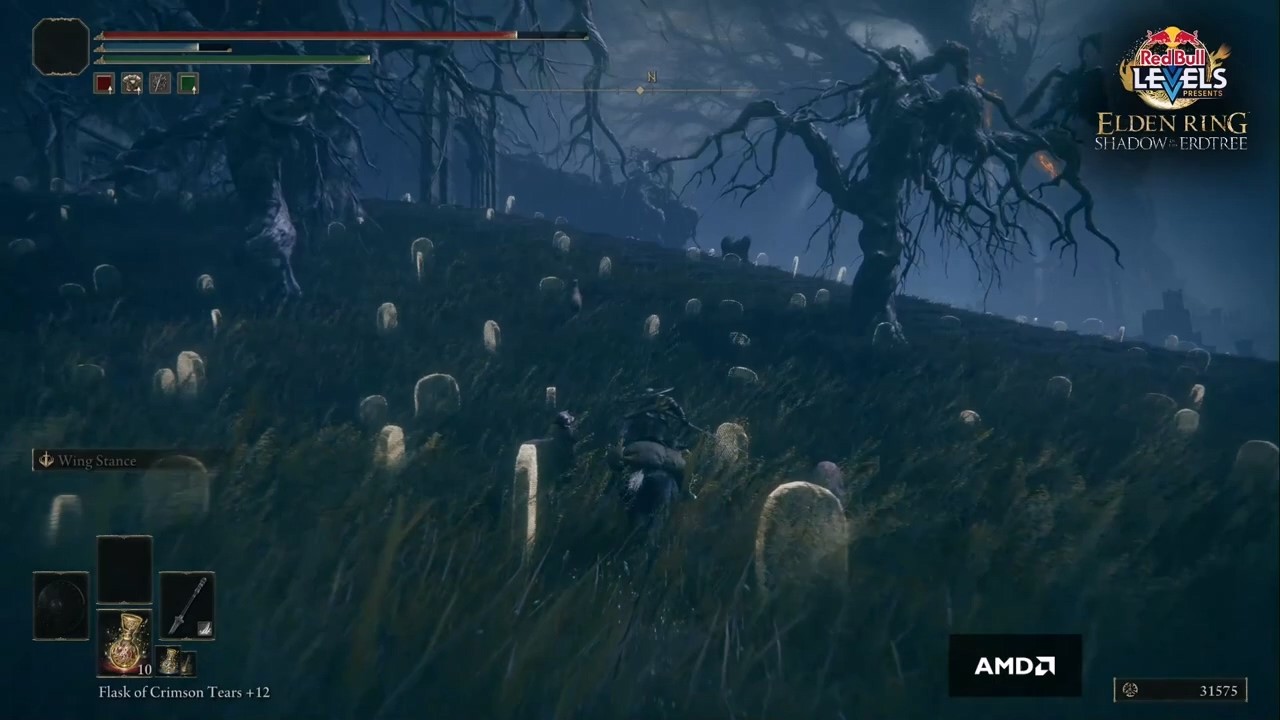Click the AMD sponsor logo overlay
1280x720 pixels.
point(1015,665)
